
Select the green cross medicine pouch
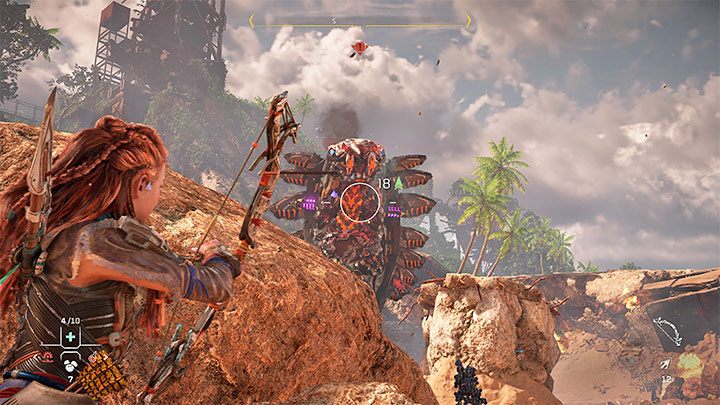tap(71, 337)
